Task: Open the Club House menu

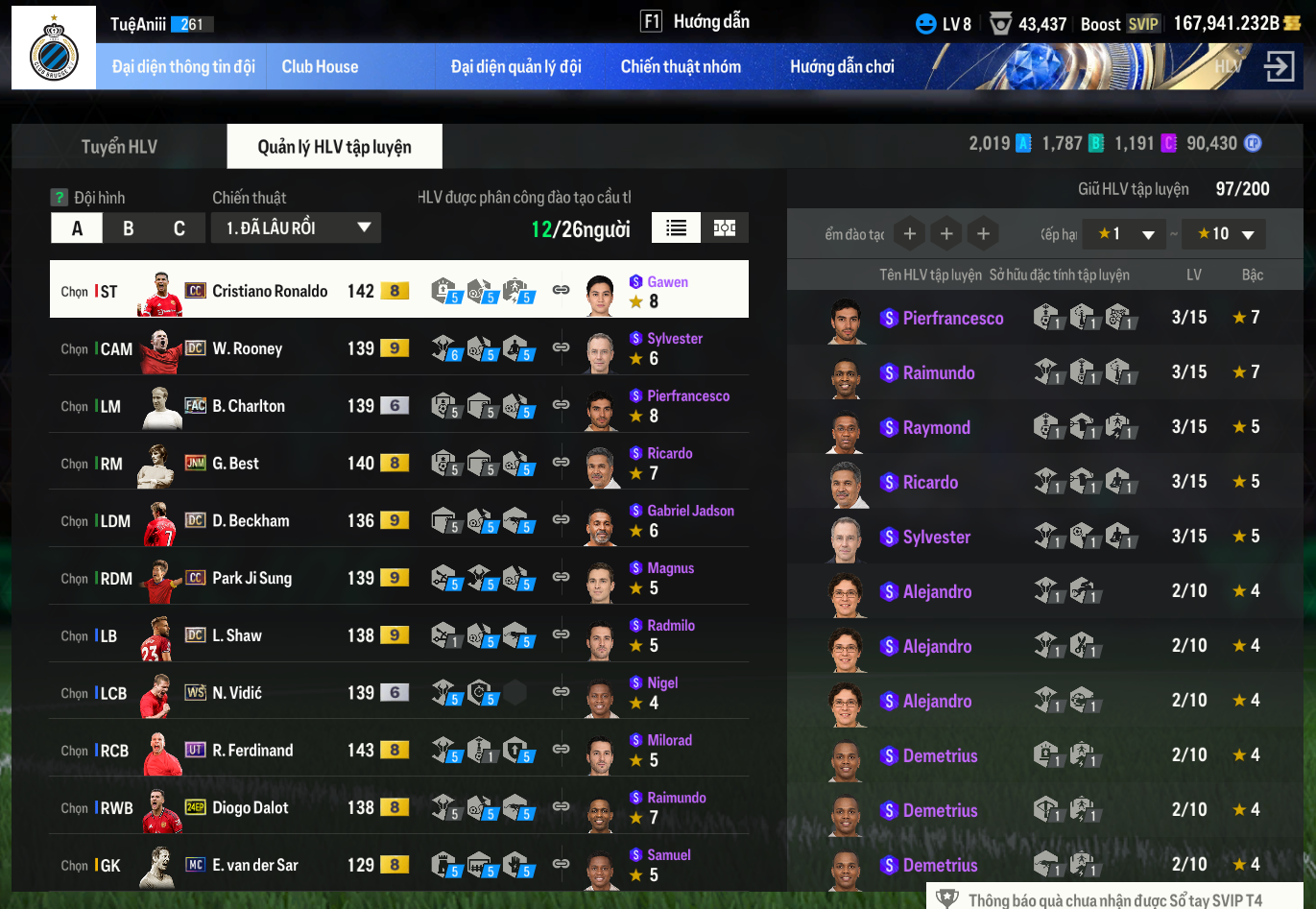Action: pyautogui.click(x=320, y=67)
